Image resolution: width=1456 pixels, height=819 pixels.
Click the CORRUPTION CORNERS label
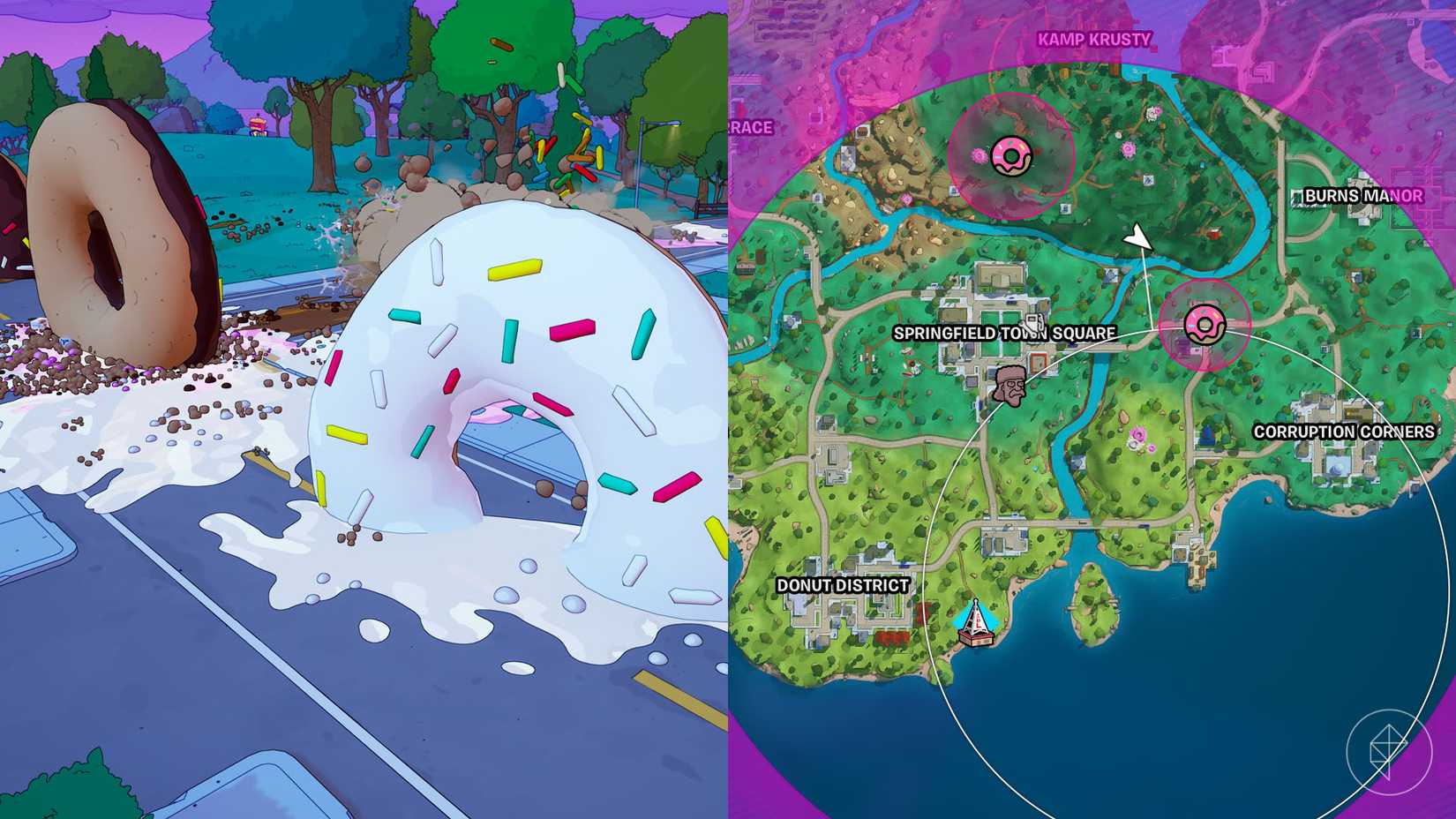(1343, 432)
